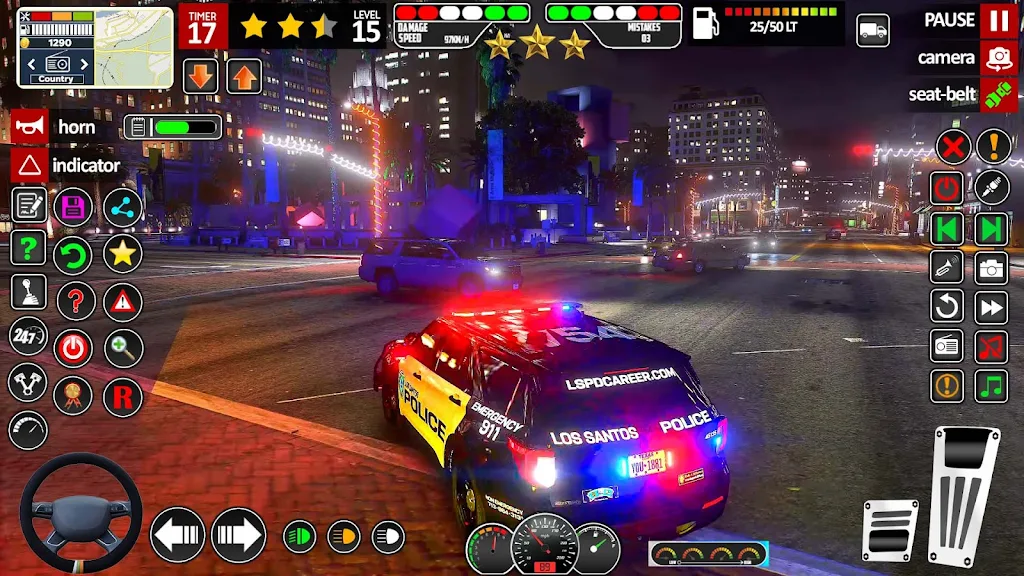
Task: Step on the accelerator pedal
Action: [x=964, y=495]
